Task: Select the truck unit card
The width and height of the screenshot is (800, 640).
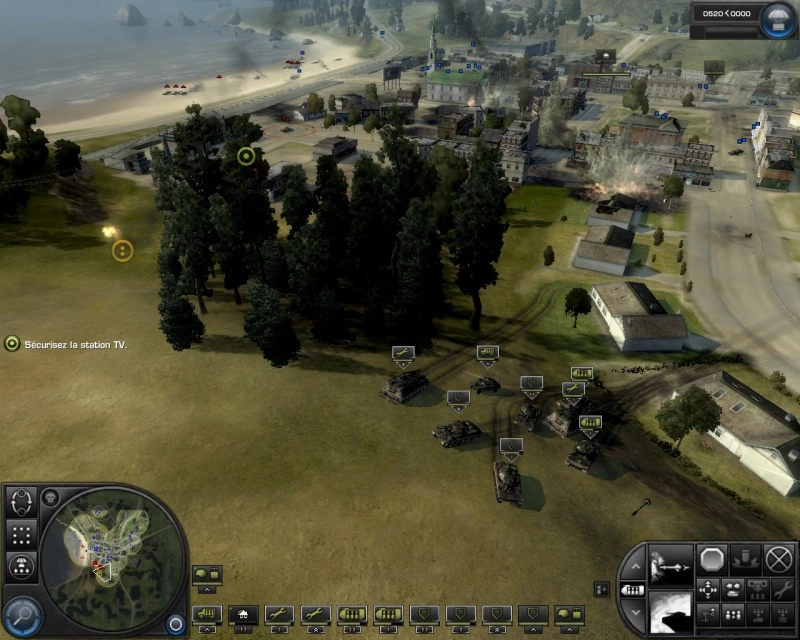Action: click(206, 613)
